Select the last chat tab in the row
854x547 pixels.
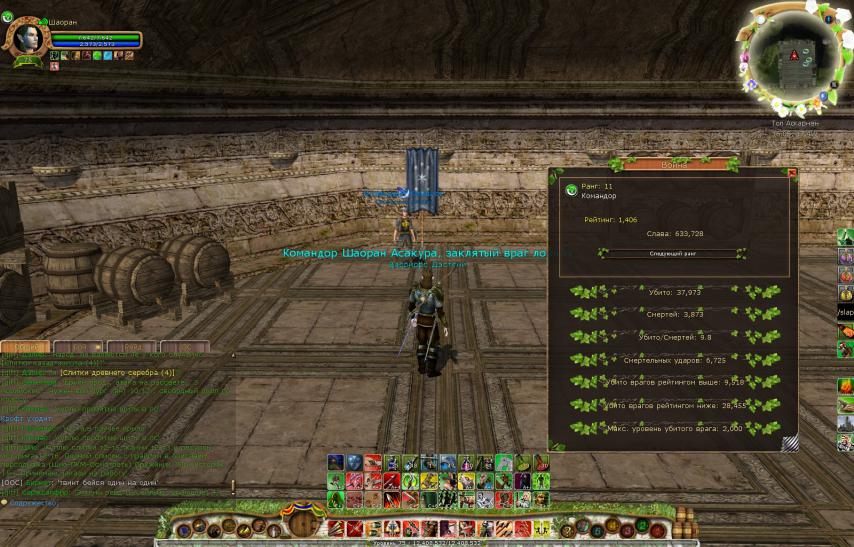point(187,348)
